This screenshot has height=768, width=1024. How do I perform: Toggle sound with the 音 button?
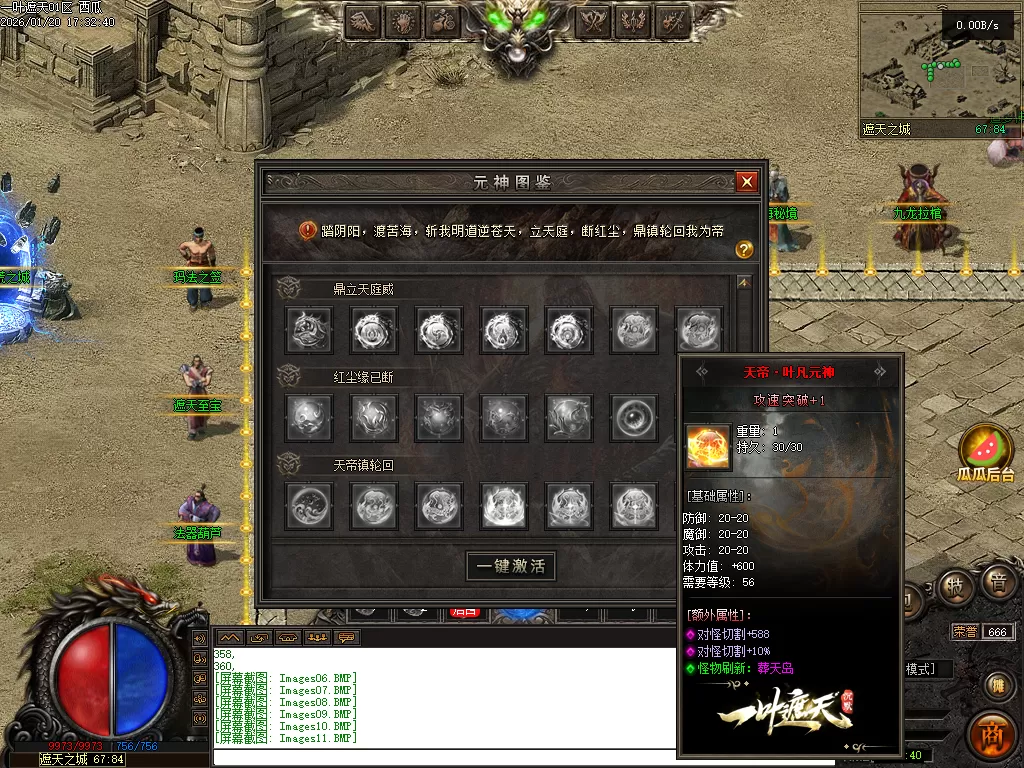[997, 583]
